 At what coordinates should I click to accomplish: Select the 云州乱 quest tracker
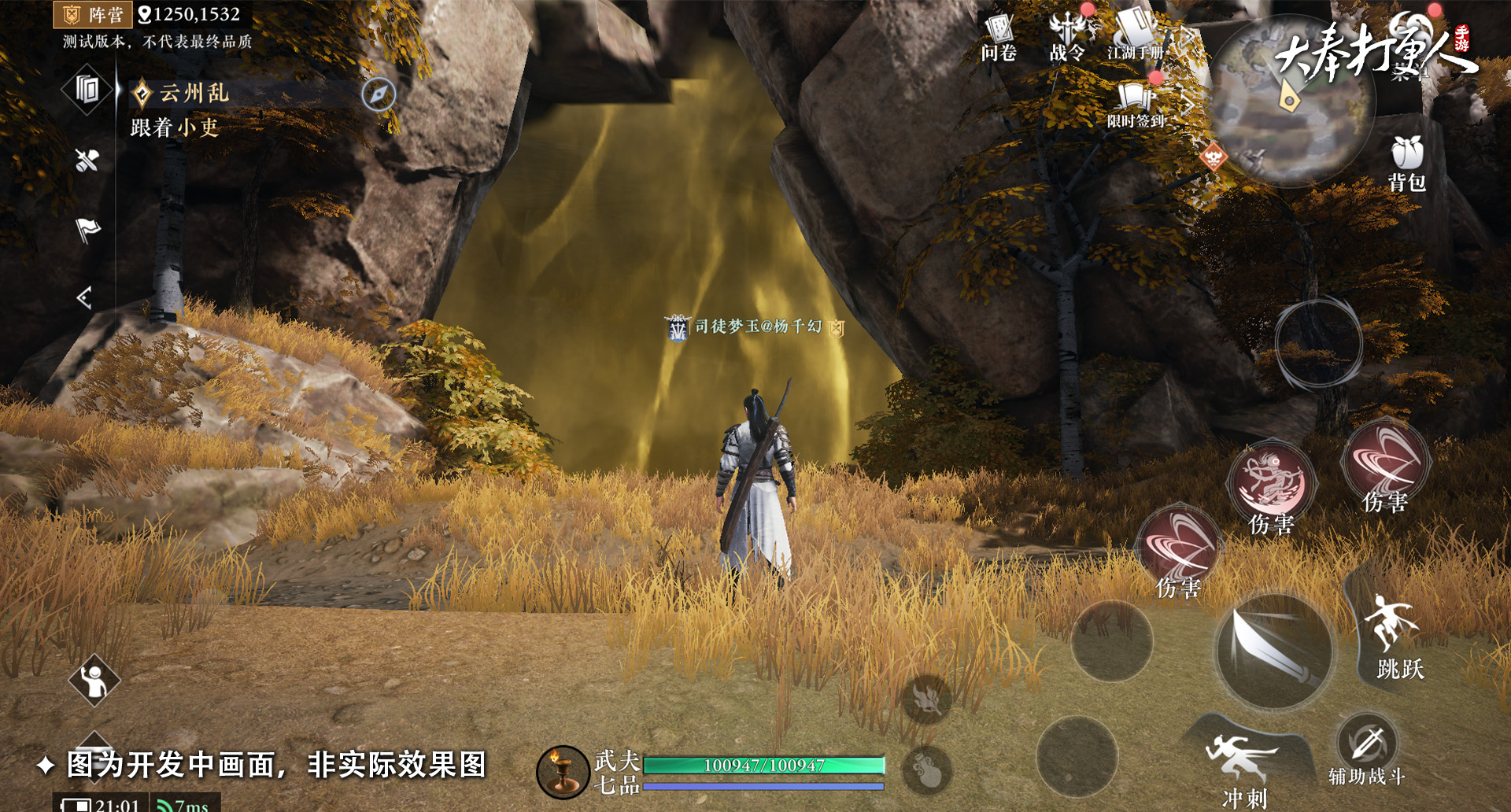[194, 94]
